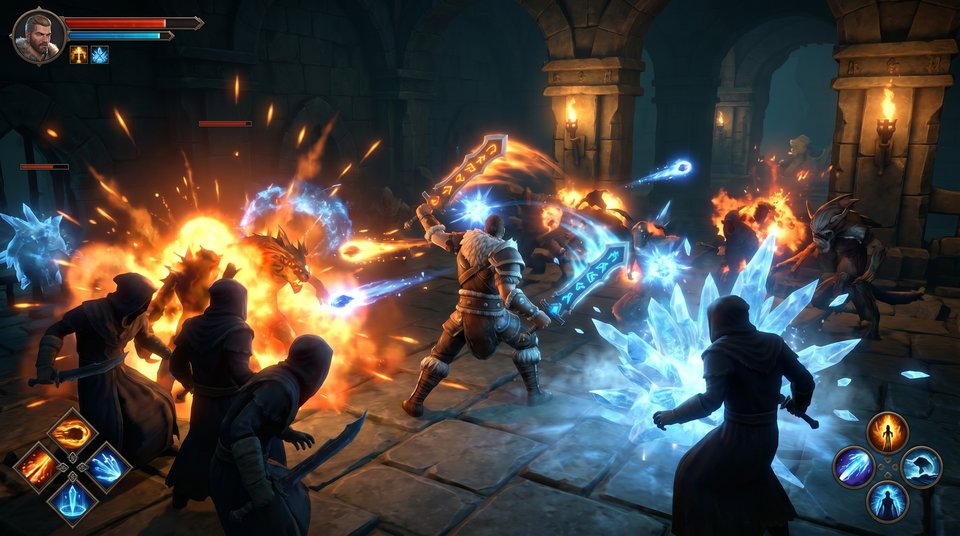Image resolution: width=960 pixels, height=536 pixels.
Task: Inspect the blue frost buff icon
Action: (99, 55)
